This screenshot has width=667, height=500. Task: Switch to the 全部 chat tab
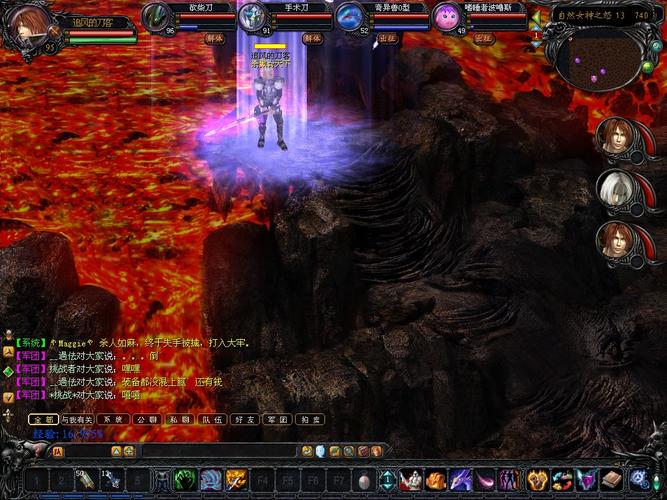coord(42,420)
